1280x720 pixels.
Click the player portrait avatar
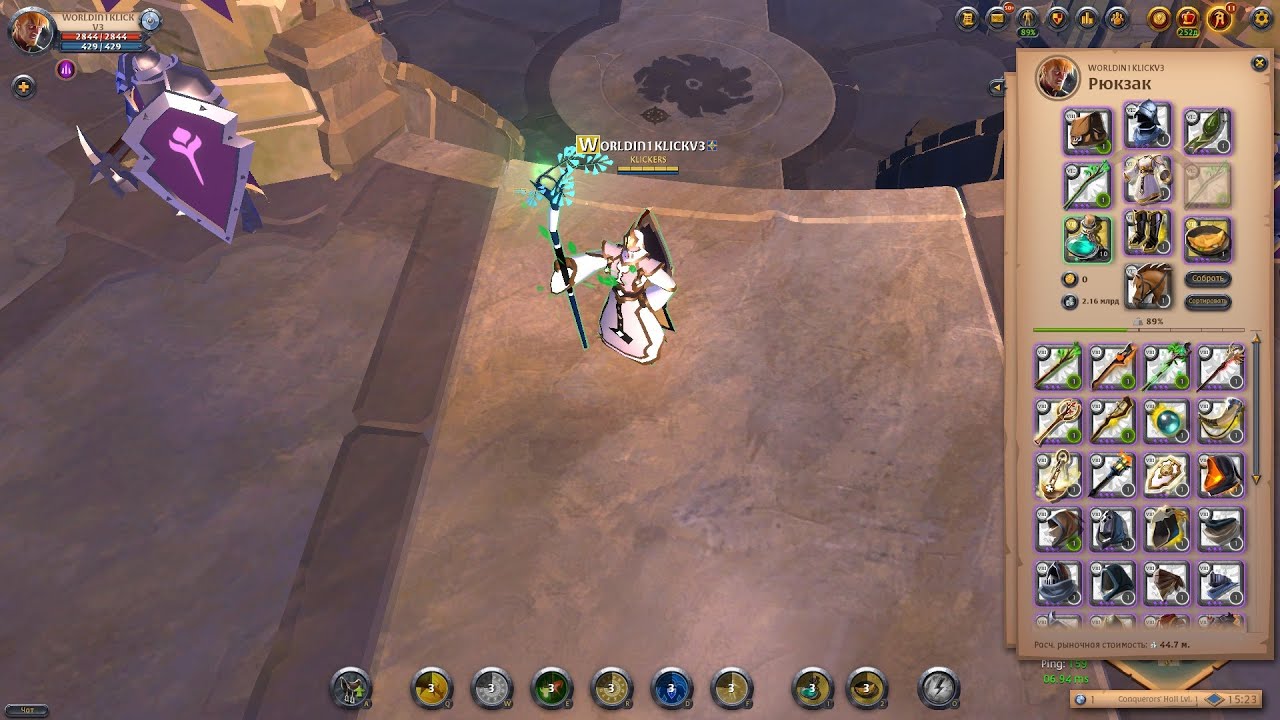point(32,31)
